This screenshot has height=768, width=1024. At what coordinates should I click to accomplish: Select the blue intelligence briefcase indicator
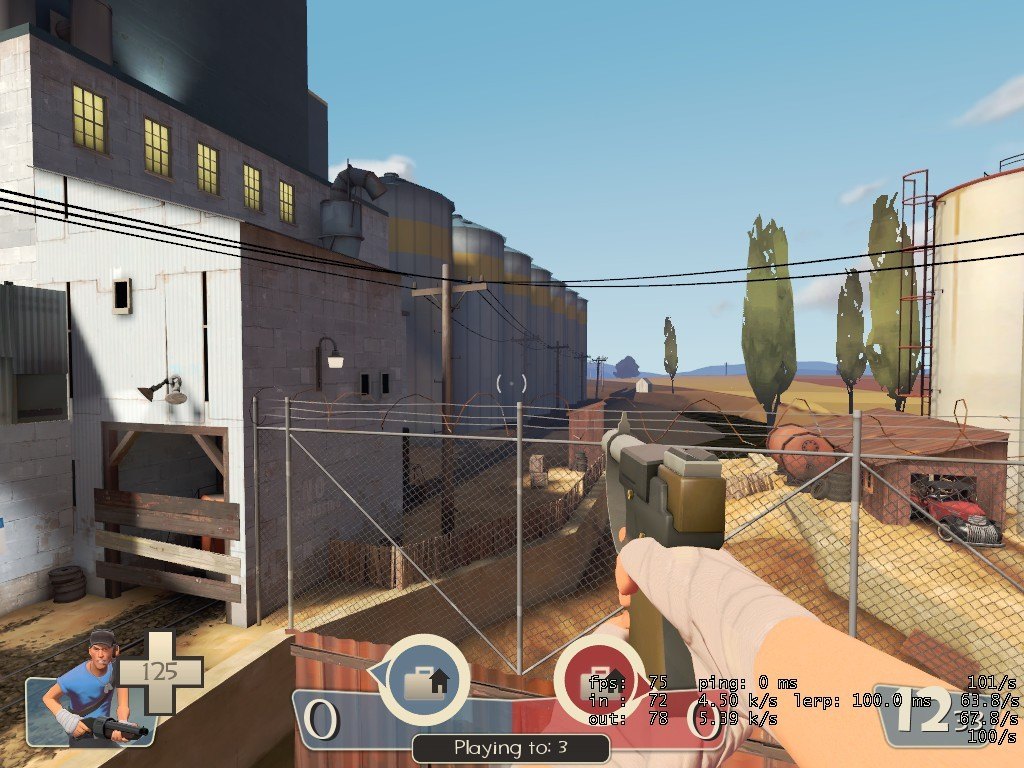[x=426, y=681]
